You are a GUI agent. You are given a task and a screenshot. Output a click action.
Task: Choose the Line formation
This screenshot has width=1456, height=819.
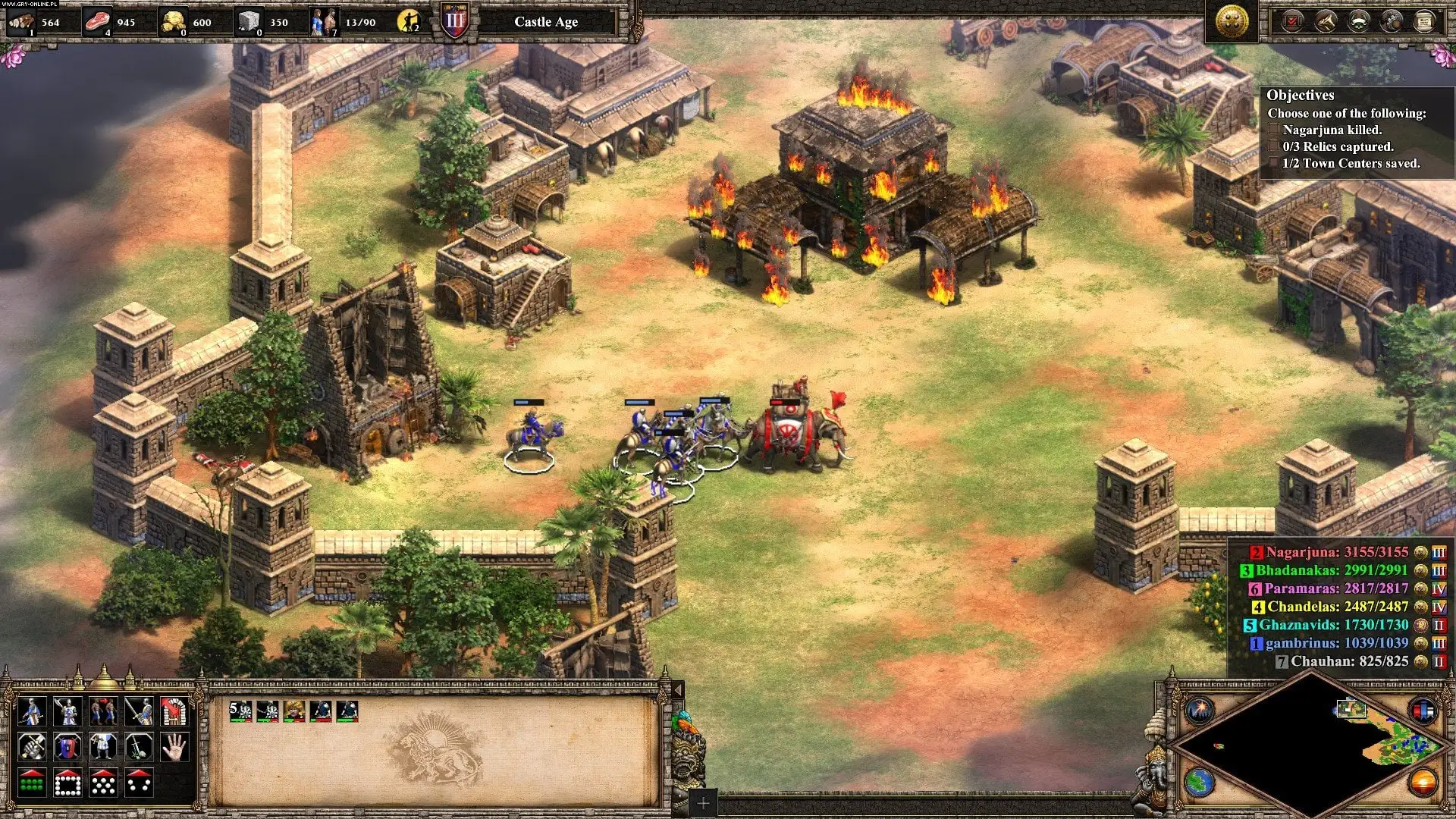(33, 784)
